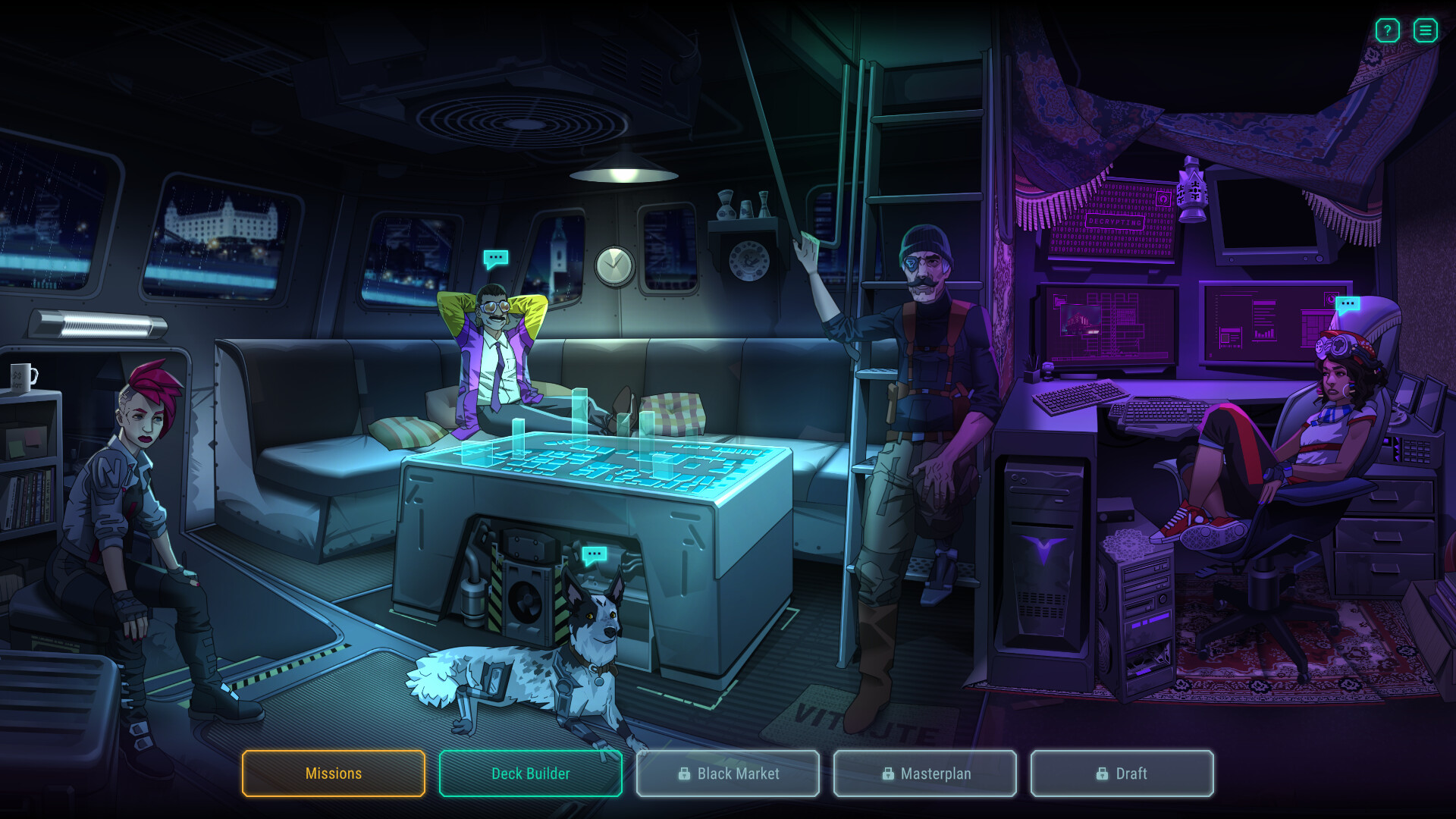
Task: Open the help question mark icon
Action: pos(1387,30)
